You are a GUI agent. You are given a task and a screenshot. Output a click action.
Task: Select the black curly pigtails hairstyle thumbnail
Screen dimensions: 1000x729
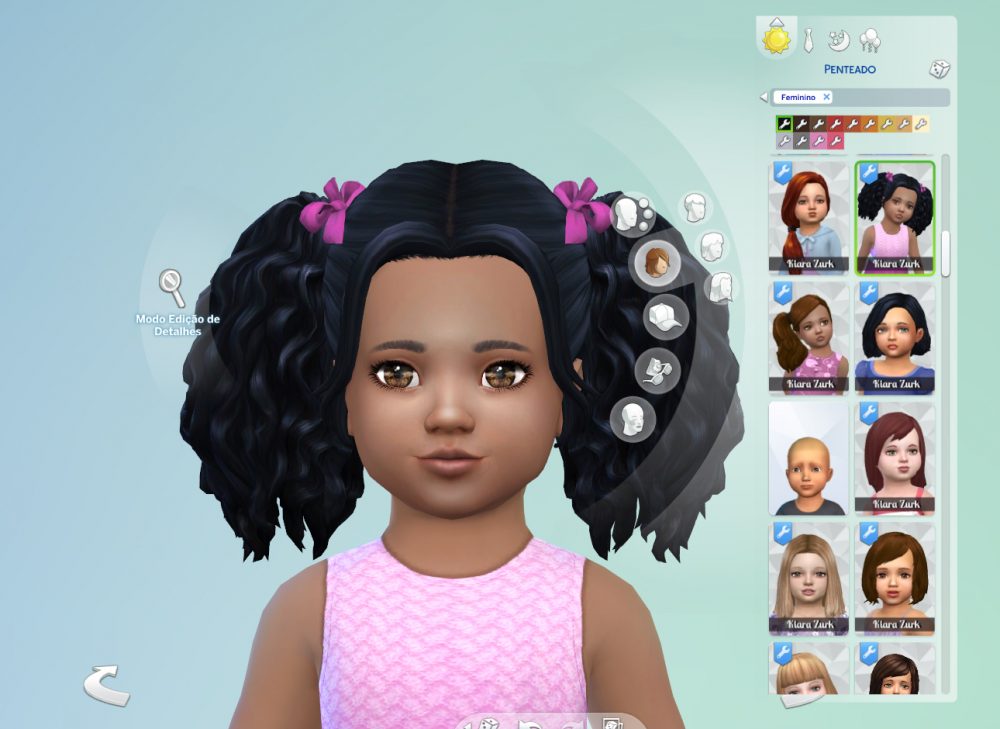coord(894,218)
